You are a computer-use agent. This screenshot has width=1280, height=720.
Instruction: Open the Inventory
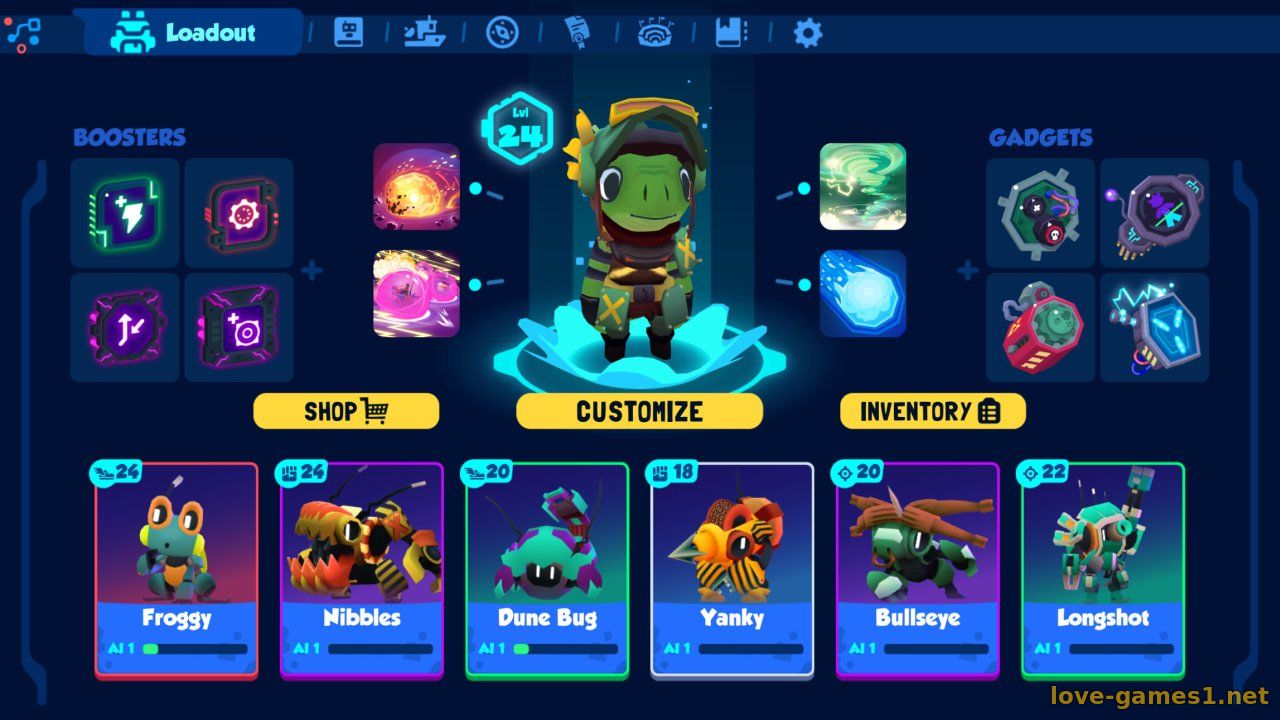932,411
